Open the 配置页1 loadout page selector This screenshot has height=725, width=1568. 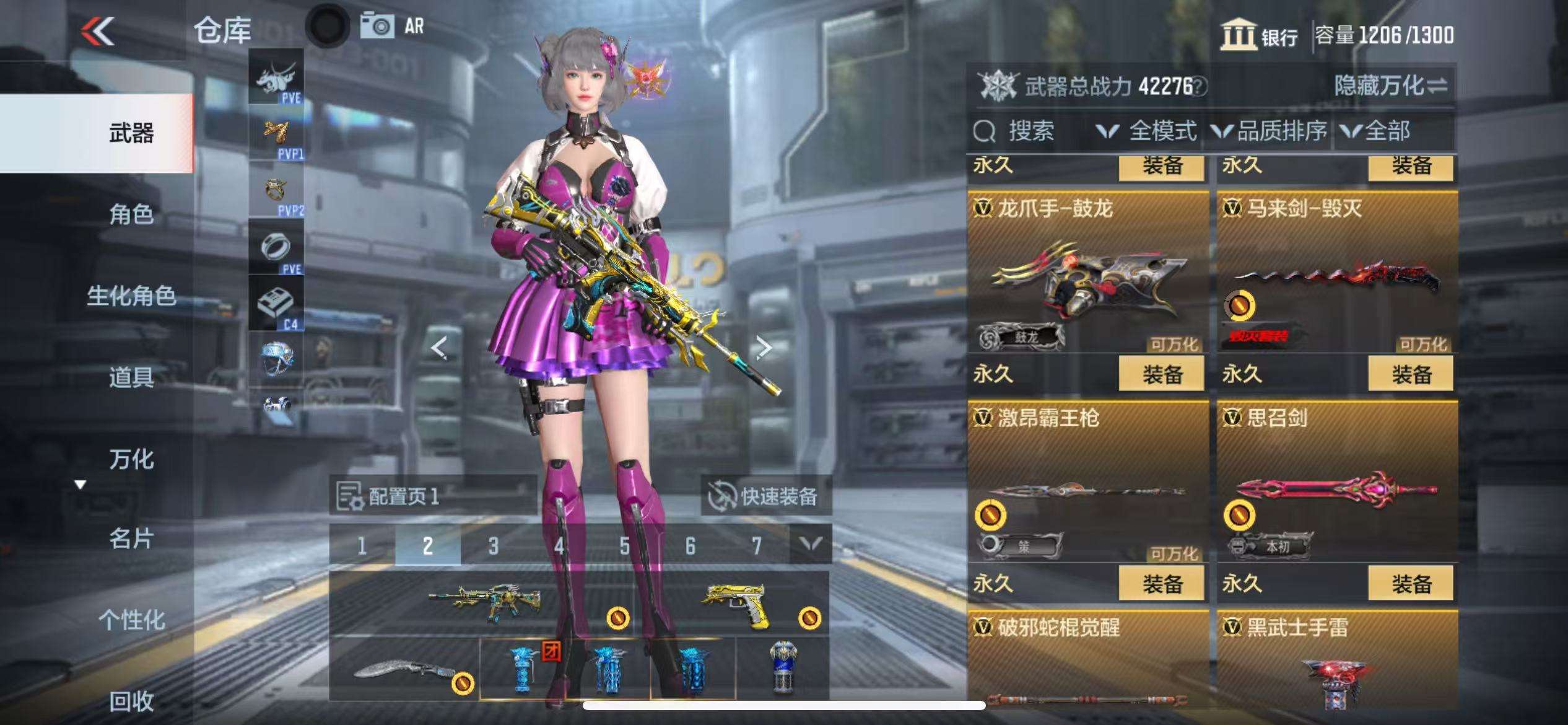tap(432, 496)
